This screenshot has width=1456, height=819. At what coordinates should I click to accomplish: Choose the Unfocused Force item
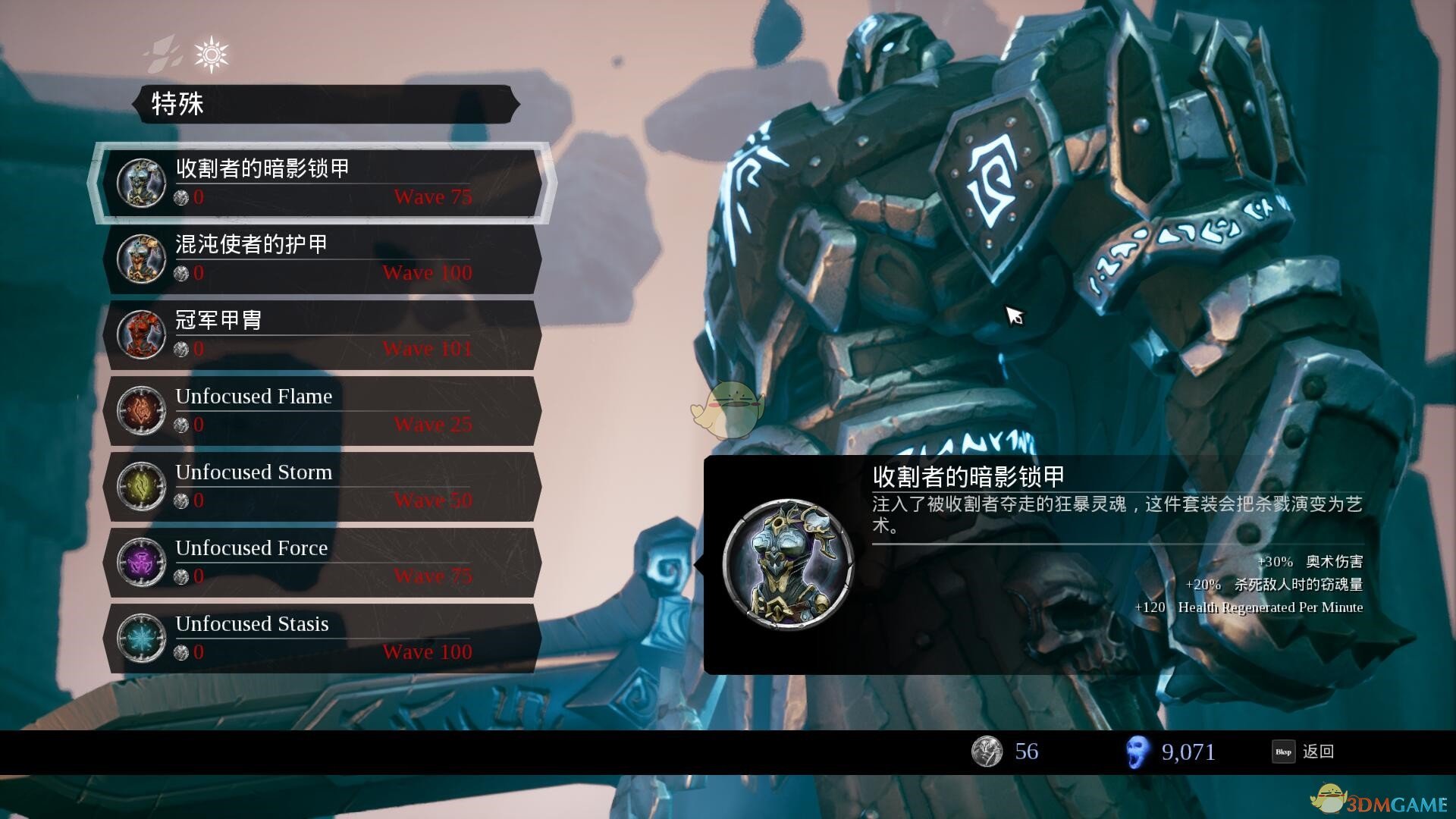coord(322,562)
